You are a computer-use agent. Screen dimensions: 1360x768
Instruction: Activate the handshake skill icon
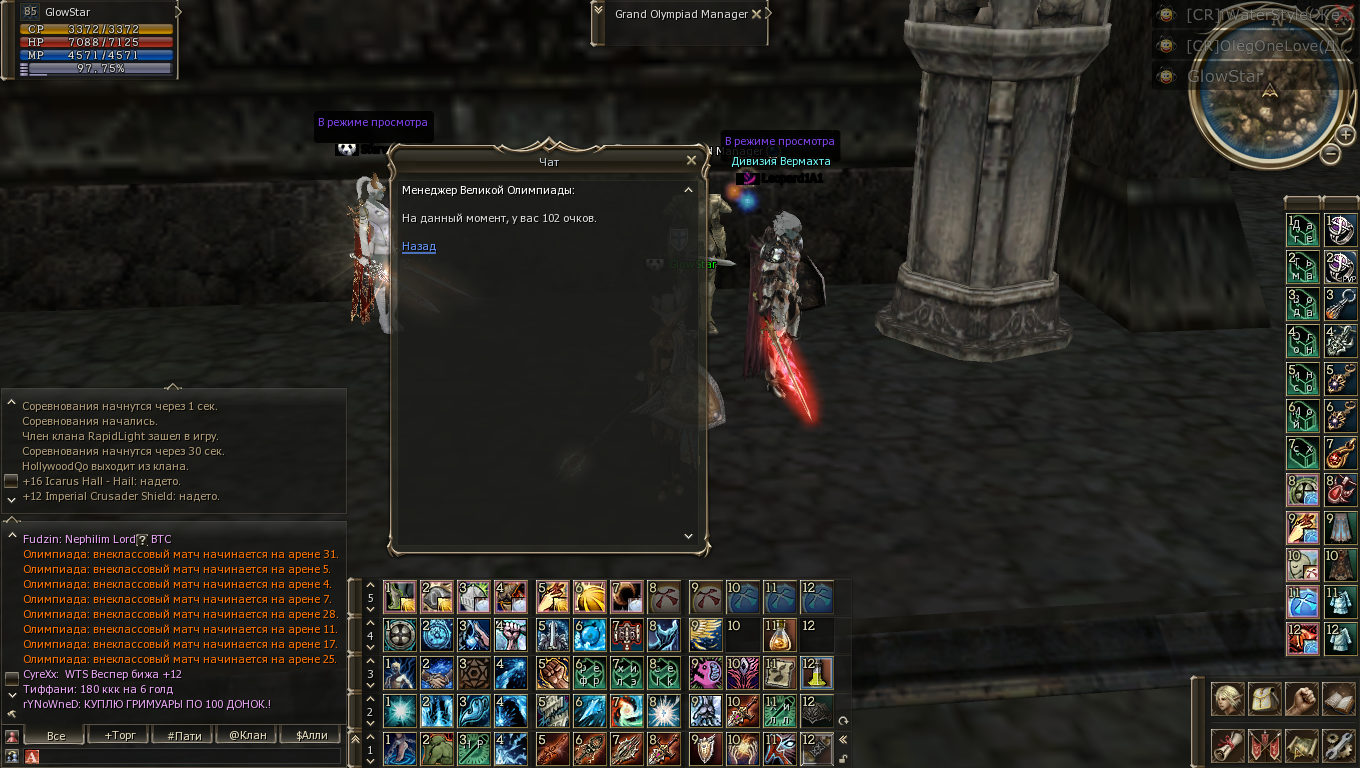coord(436,673)
